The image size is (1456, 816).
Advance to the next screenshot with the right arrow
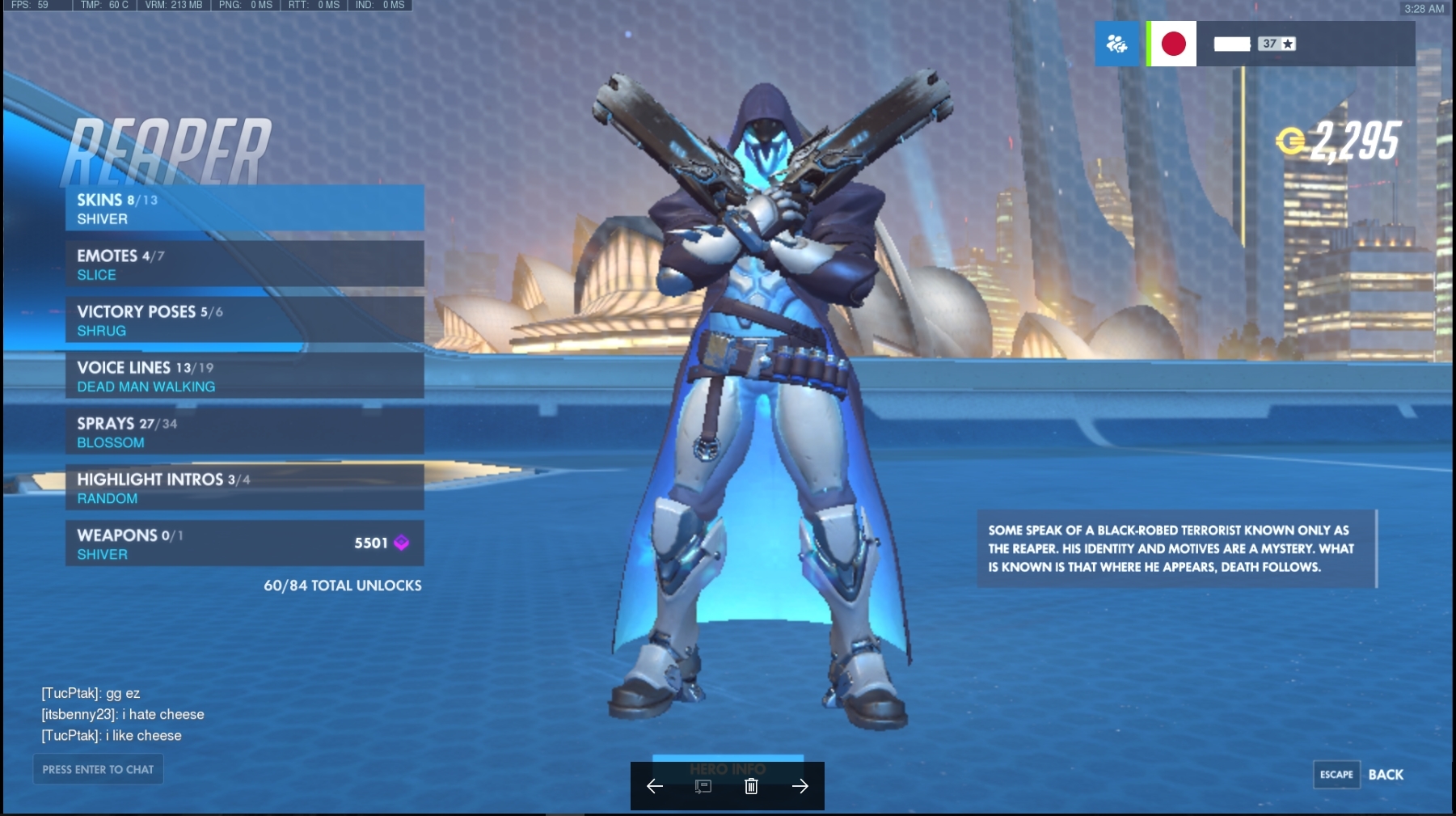800,786
